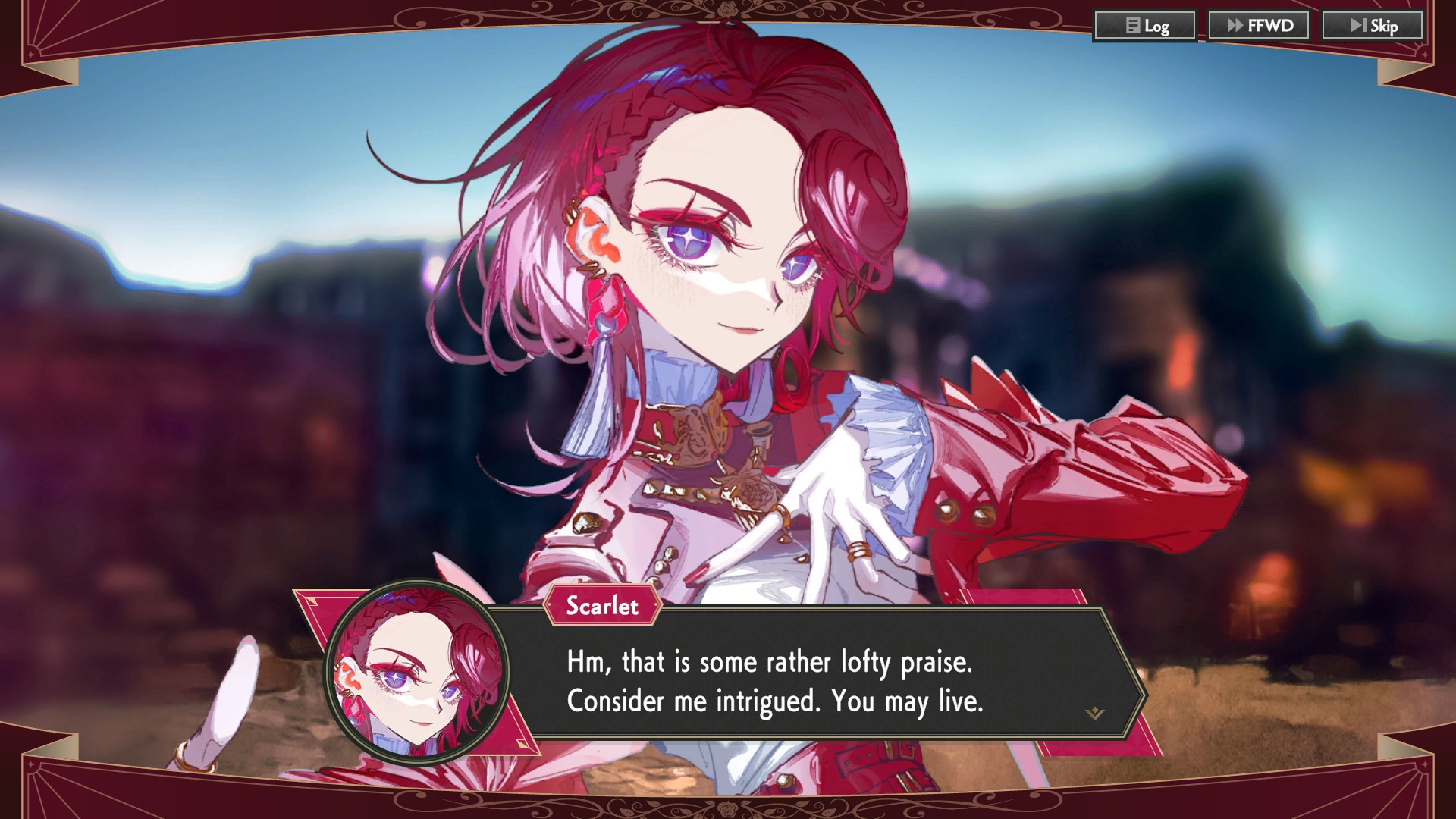1456x819 pixels.
Task: Click the crimson name banner reading Scarlet
Action: 601,607
